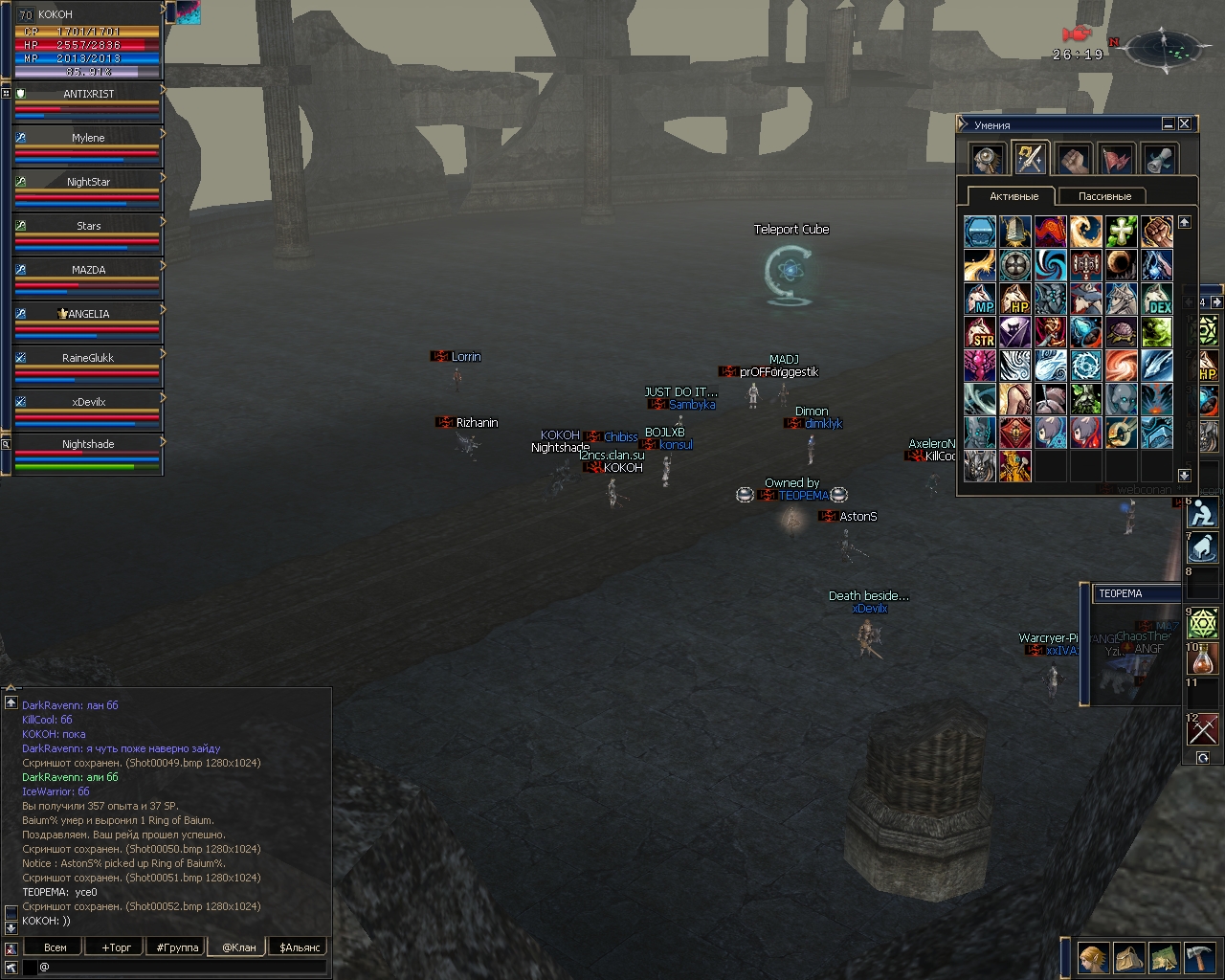Viewport: 1225px width, 980px height.
Task: Open the flag category in skills window
Action: tap(1116, 159)
